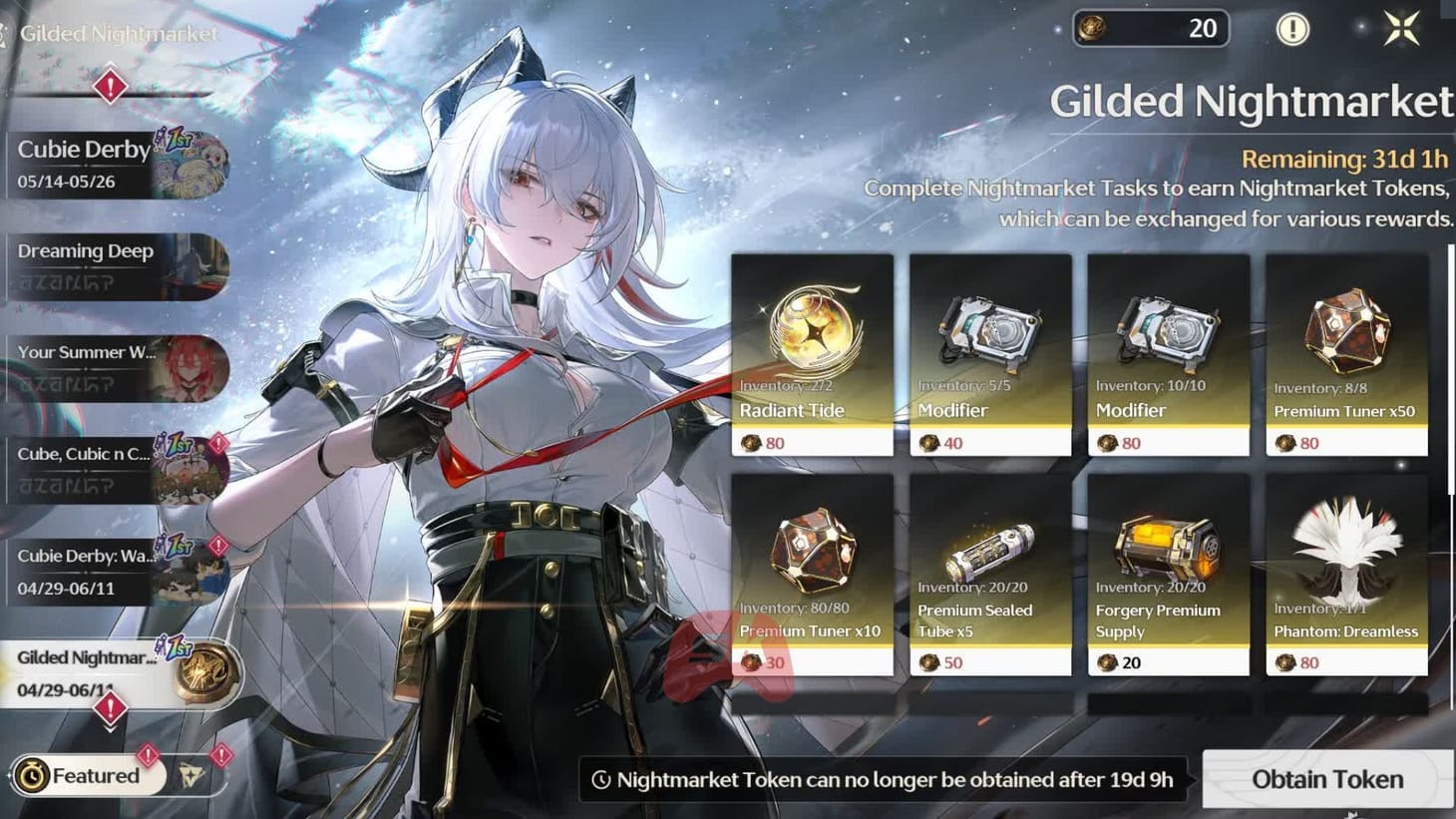Screen dimensions: 1456x819
Task: Select the Your Summer W... event entry
Action: [x=110, y=366]
